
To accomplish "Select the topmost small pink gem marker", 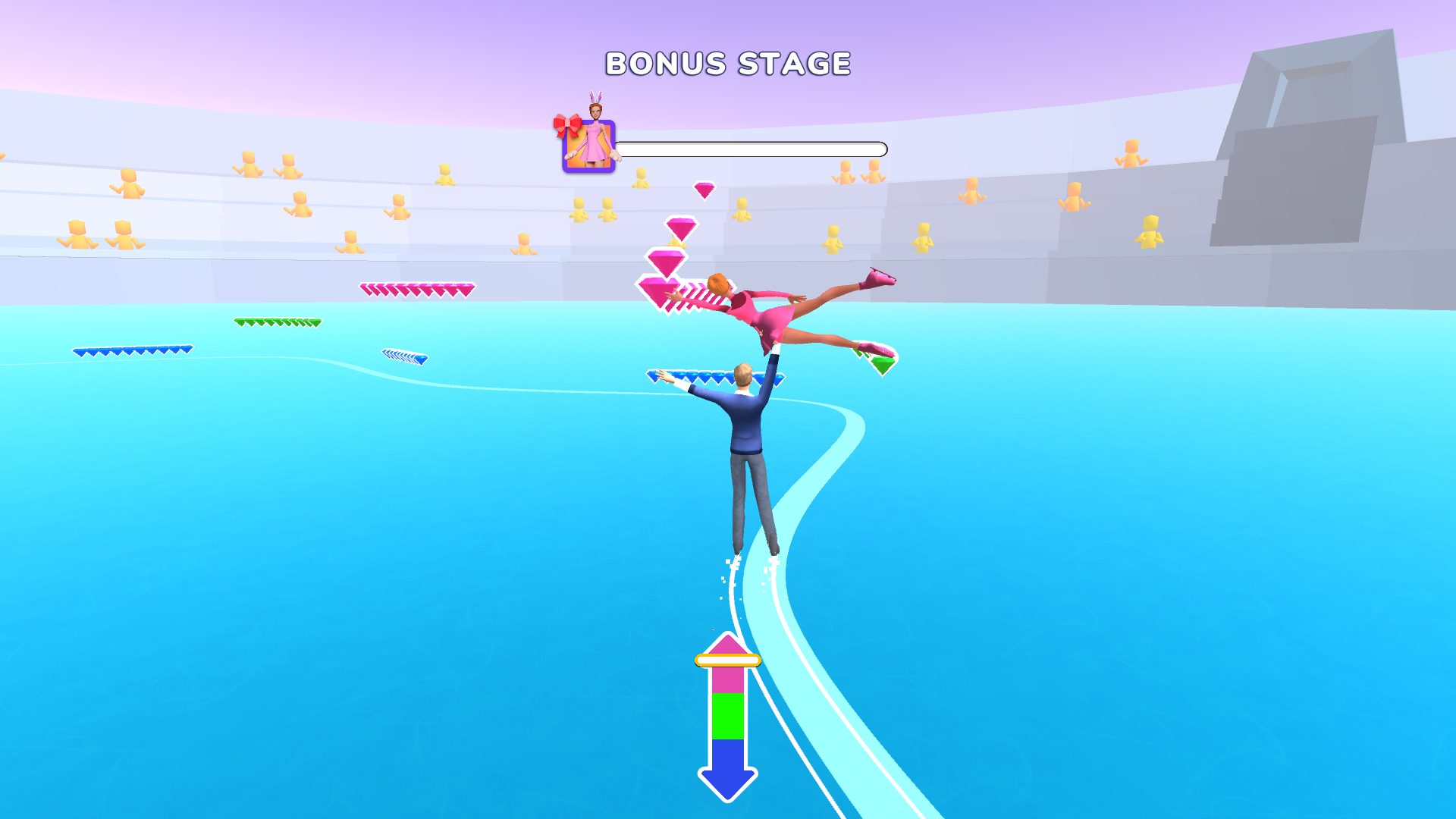I will click(705, 190).
